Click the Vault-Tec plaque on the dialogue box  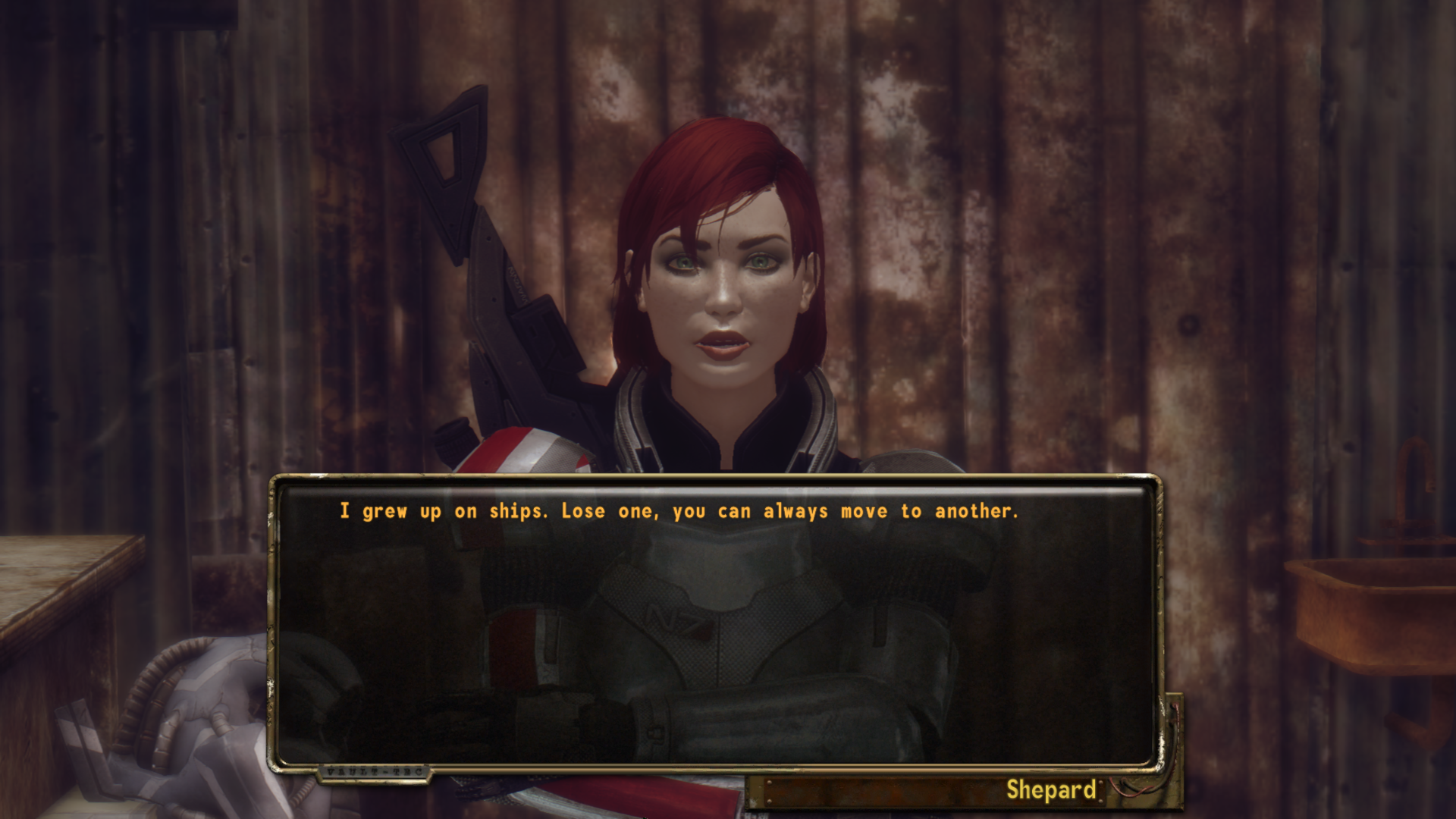tap(375, 772)
